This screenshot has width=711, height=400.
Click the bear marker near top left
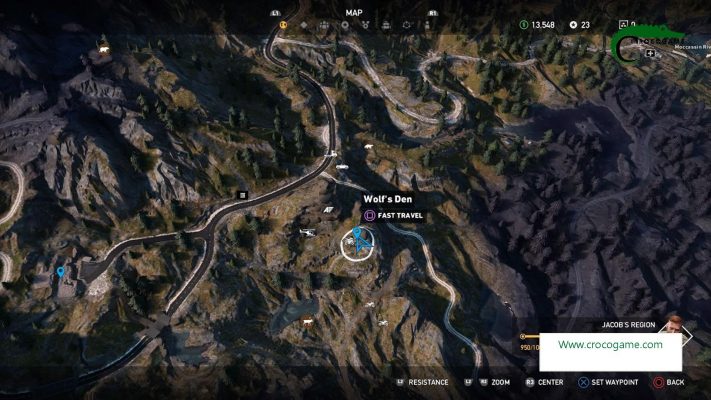coord(101,48)
